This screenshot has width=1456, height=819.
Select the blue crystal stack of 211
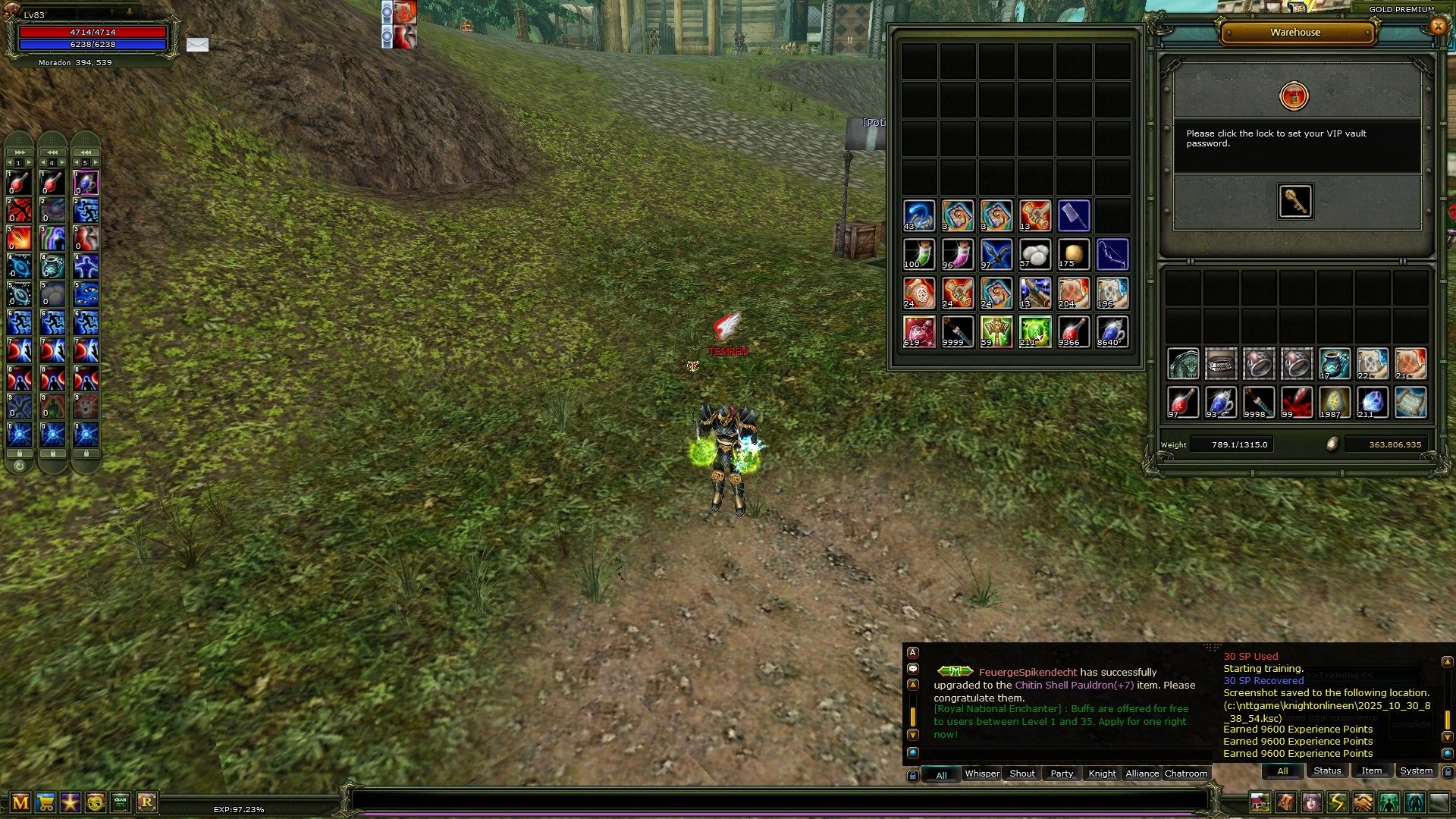pyautogui.click(x=1372, y=403)
